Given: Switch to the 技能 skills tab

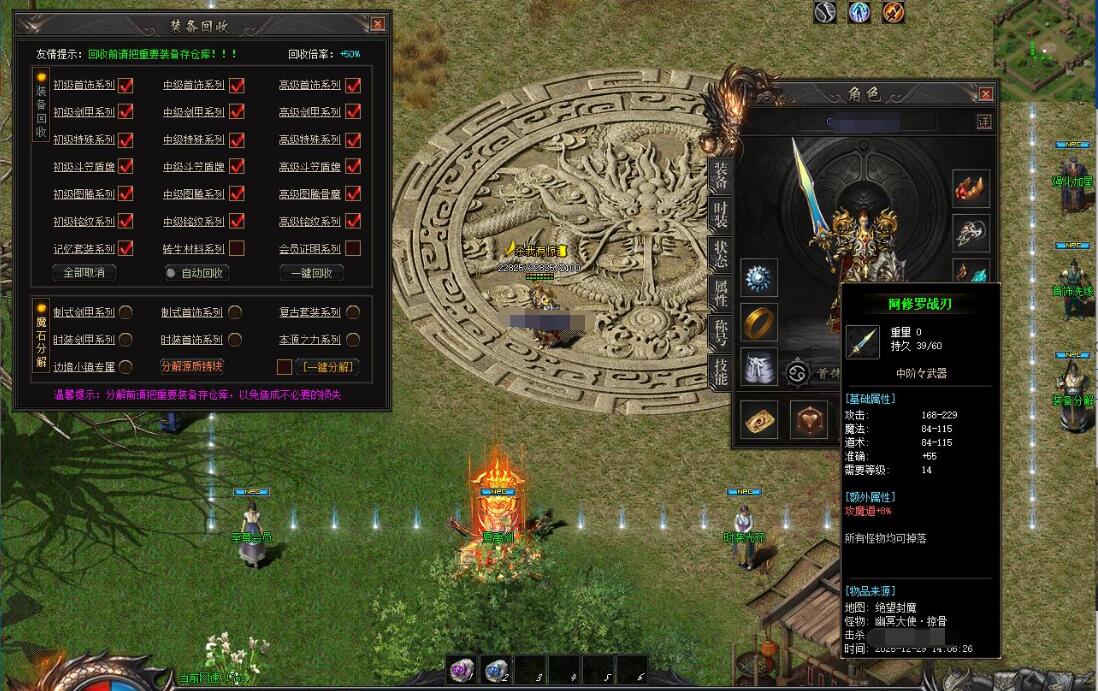Looking at the screenshot, I should pos(719,371).
